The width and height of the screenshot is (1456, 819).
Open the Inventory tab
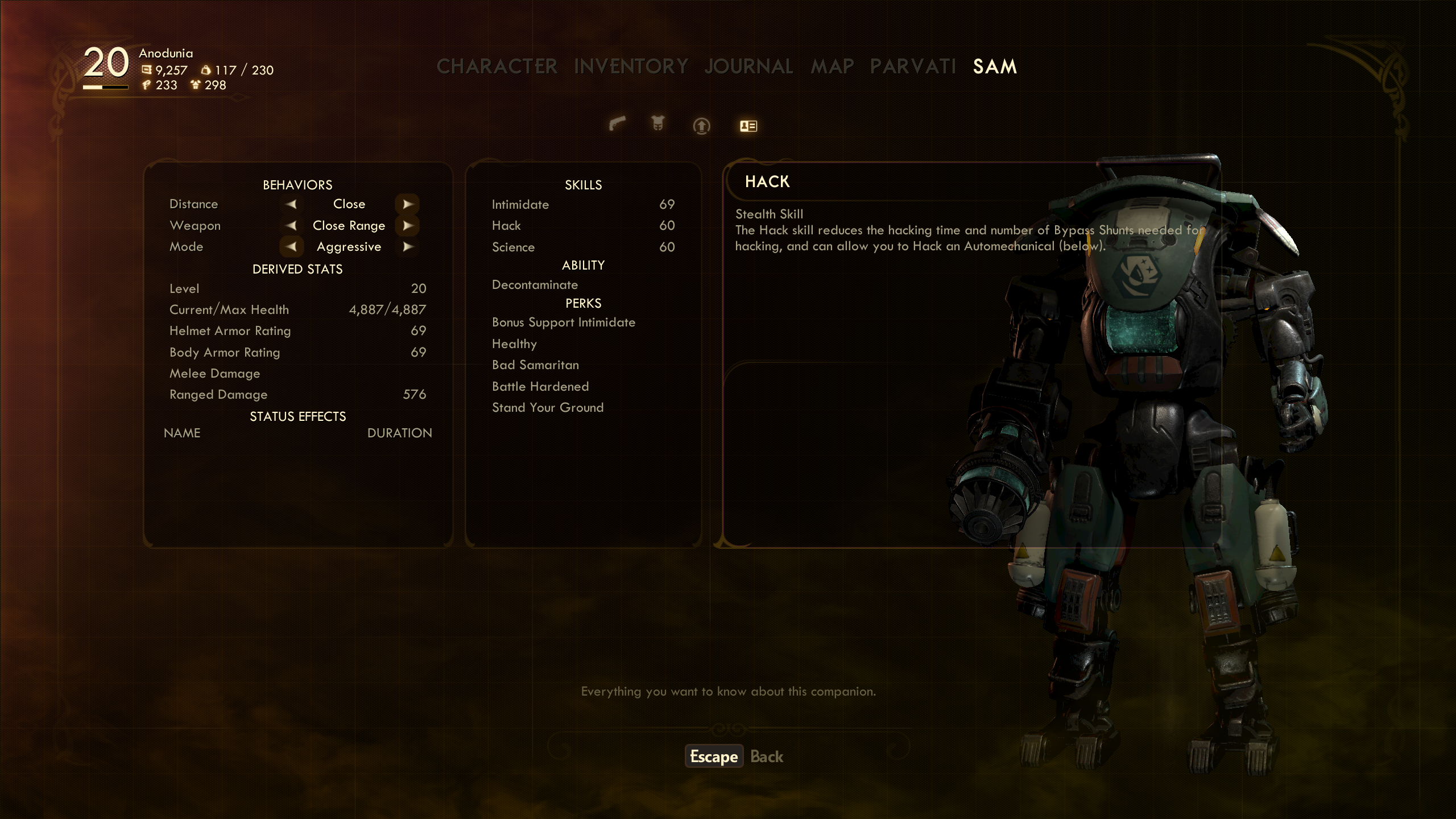click(631, 67)
